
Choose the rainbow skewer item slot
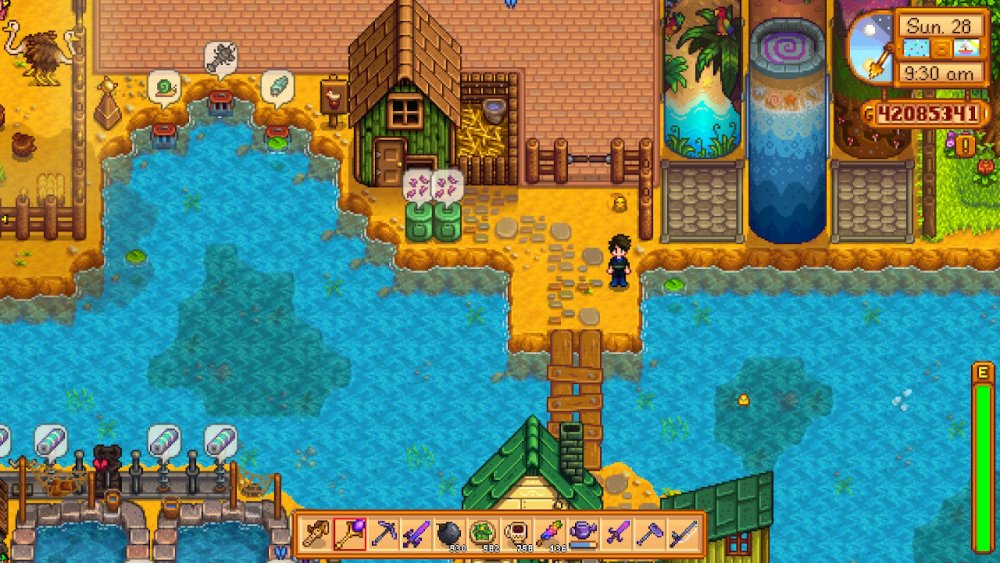550,534
